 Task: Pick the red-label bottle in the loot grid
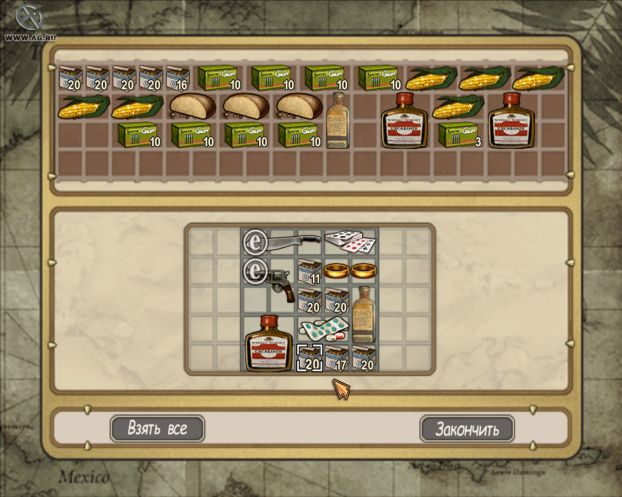click(268, 342)
